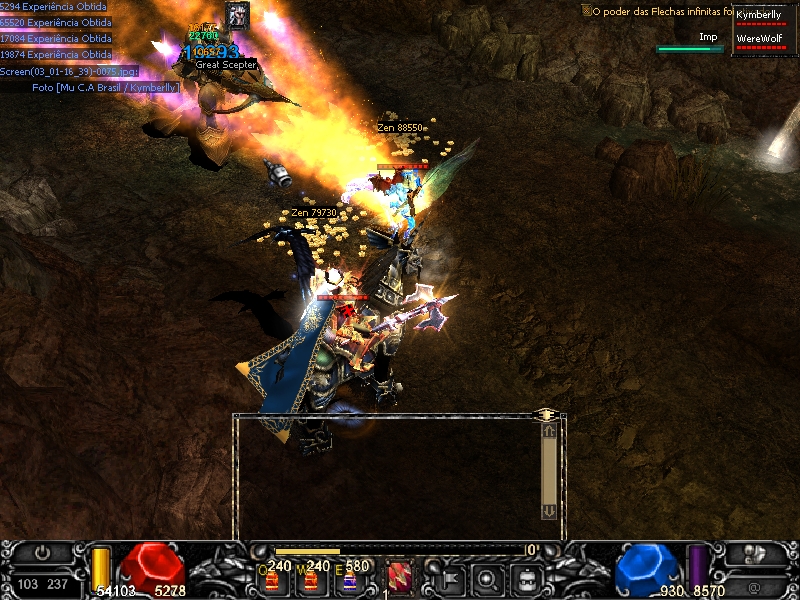Open the robot-face icon button in bottom bar
This screenshot has height=600, width=800.
click(x=527, y=577)
